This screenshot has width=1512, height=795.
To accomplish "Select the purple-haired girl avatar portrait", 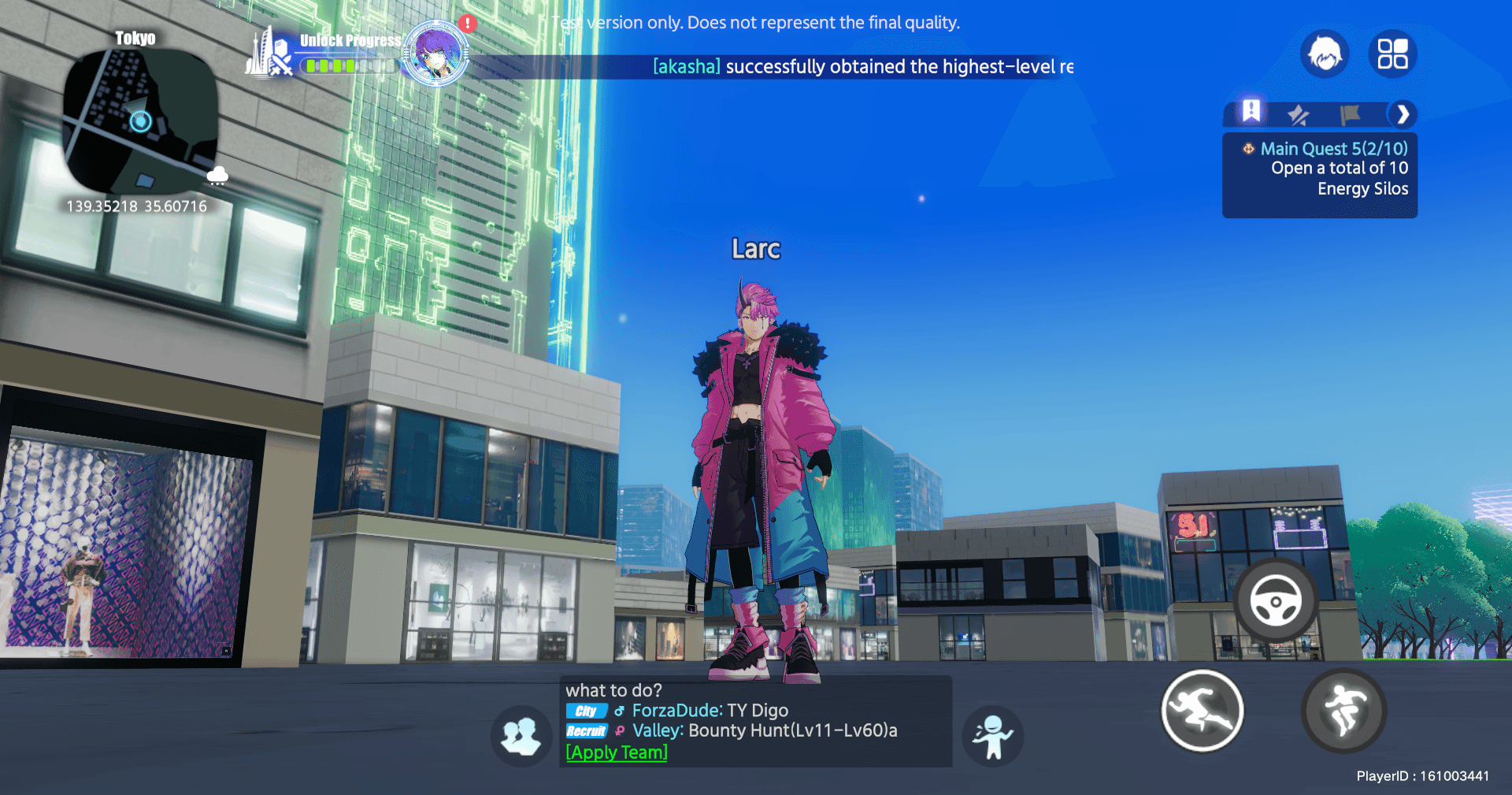I will tap(435, 54).
